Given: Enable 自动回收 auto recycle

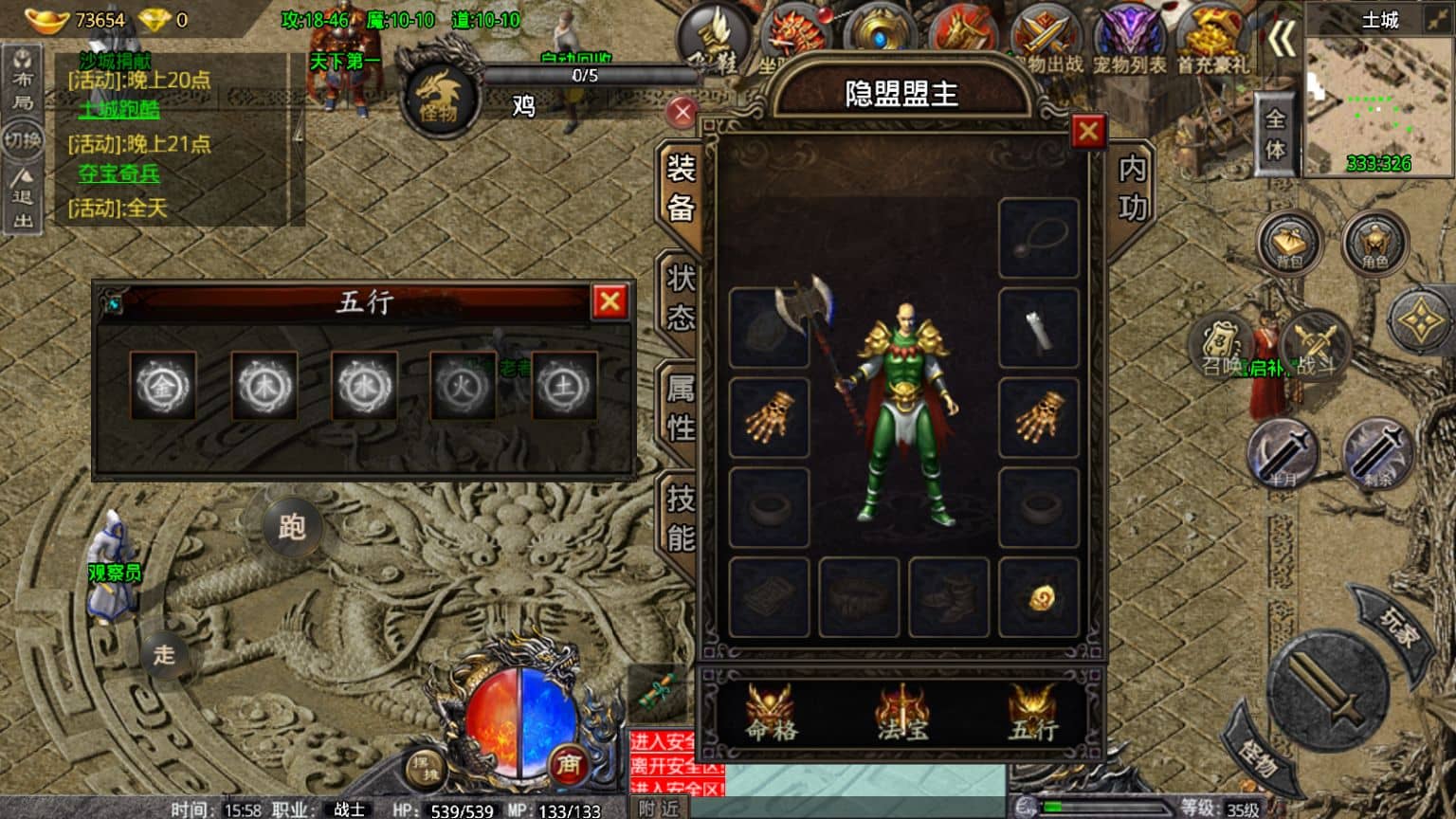Looking at the screenshot, I should coord(578,59).
